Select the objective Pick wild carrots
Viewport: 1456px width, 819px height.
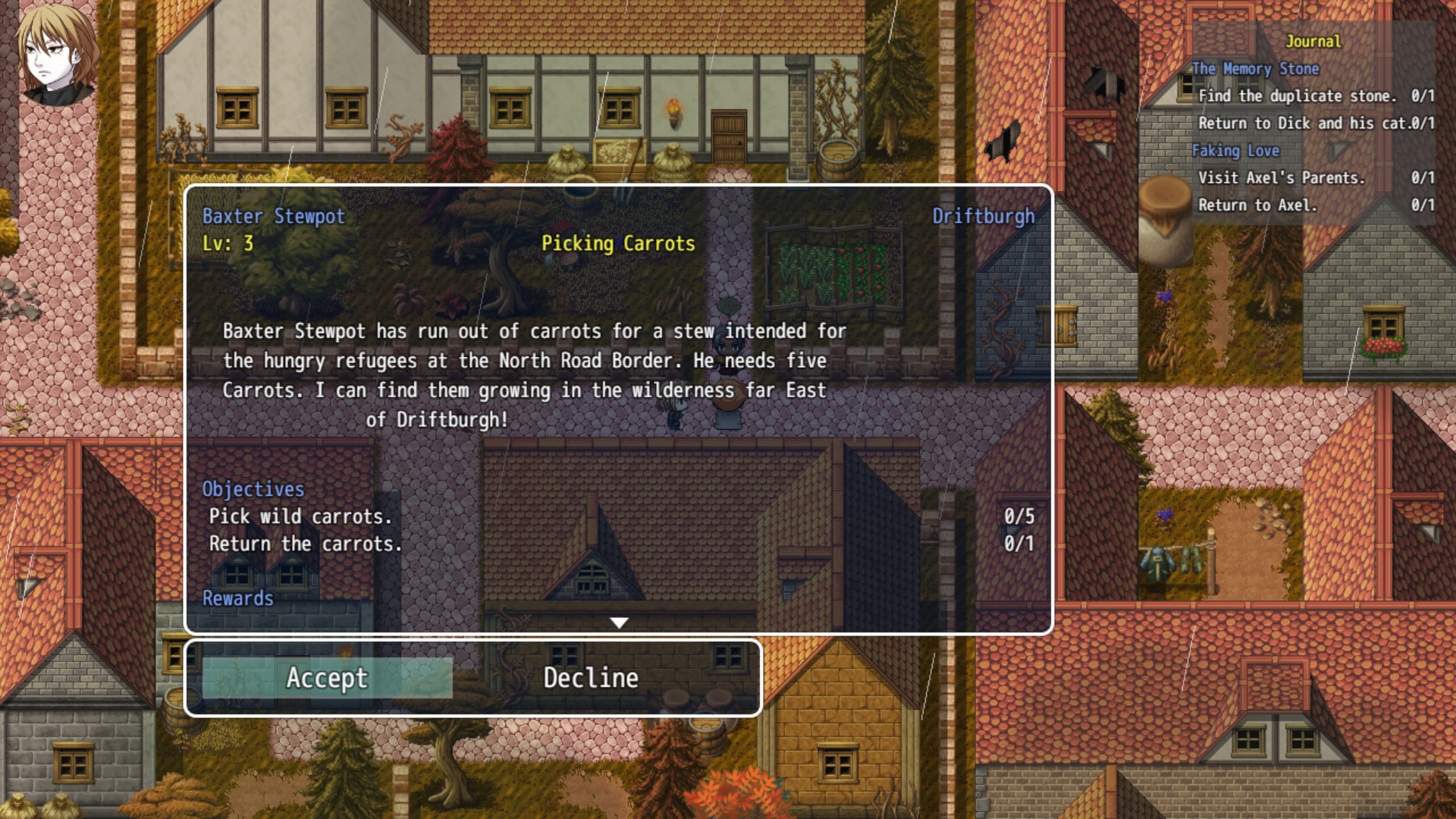point(301,516)
